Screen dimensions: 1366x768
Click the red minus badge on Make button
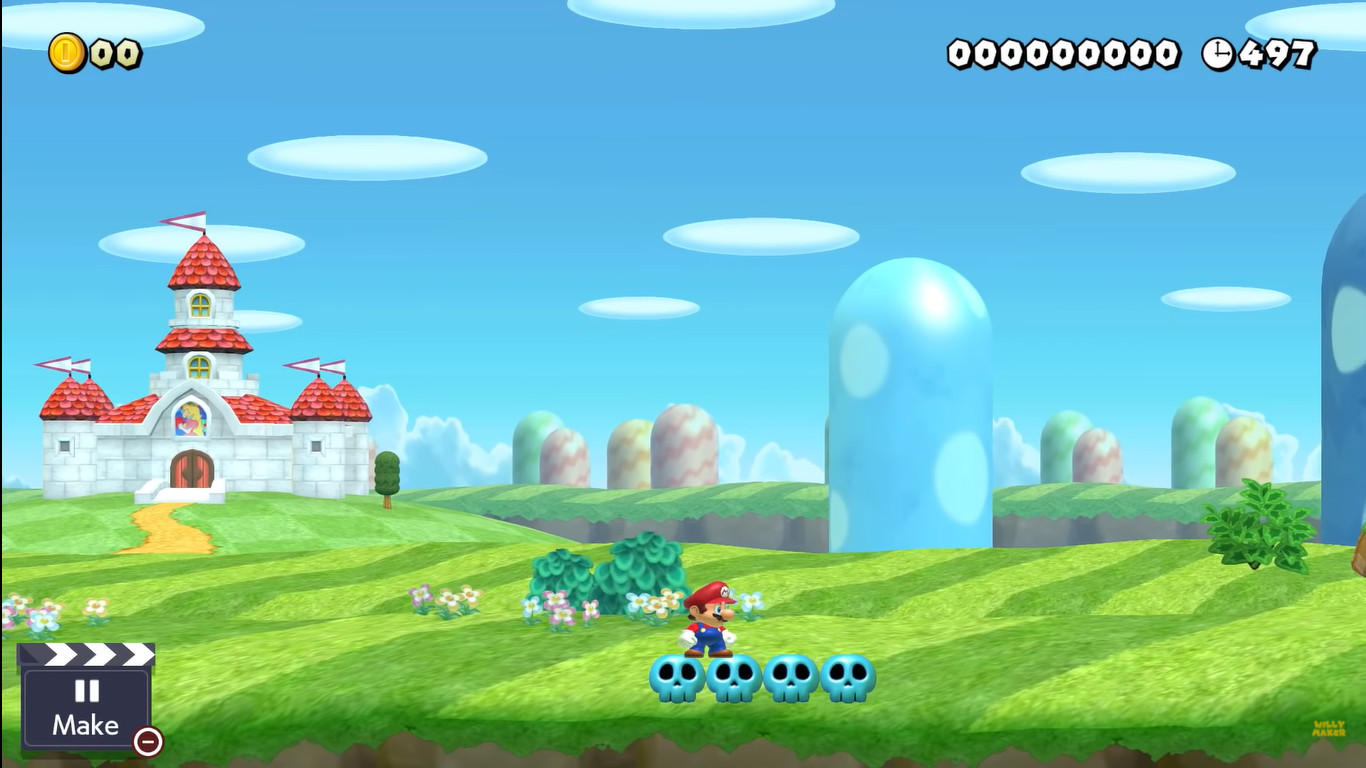(146, 744)
